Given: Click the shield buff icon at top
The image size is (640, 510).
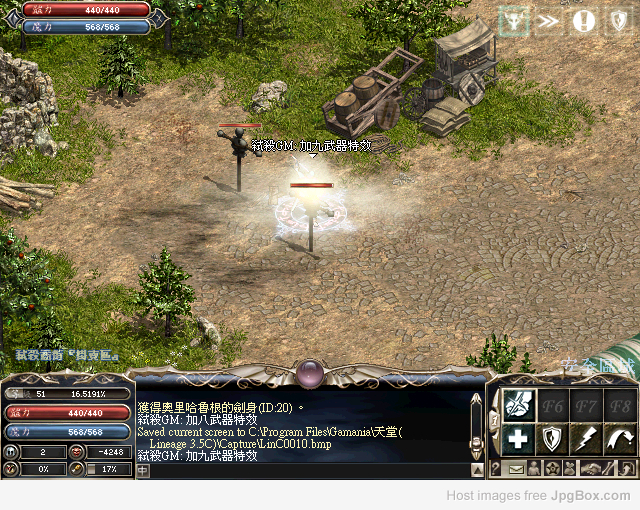Looking at the screenshot, I should (617, 20).
